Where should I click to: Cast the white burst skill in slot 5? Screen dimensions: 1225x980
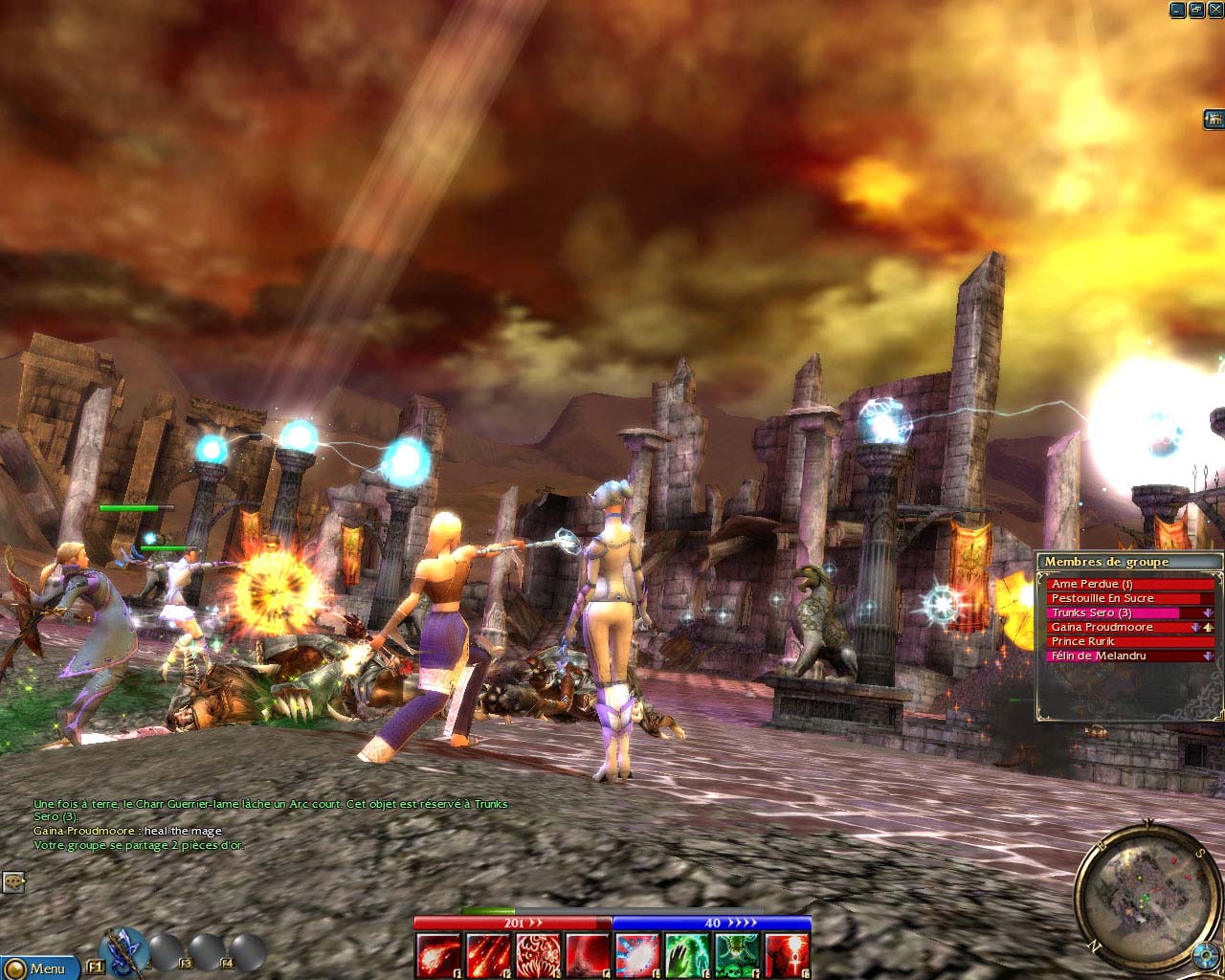click(637, 955)
